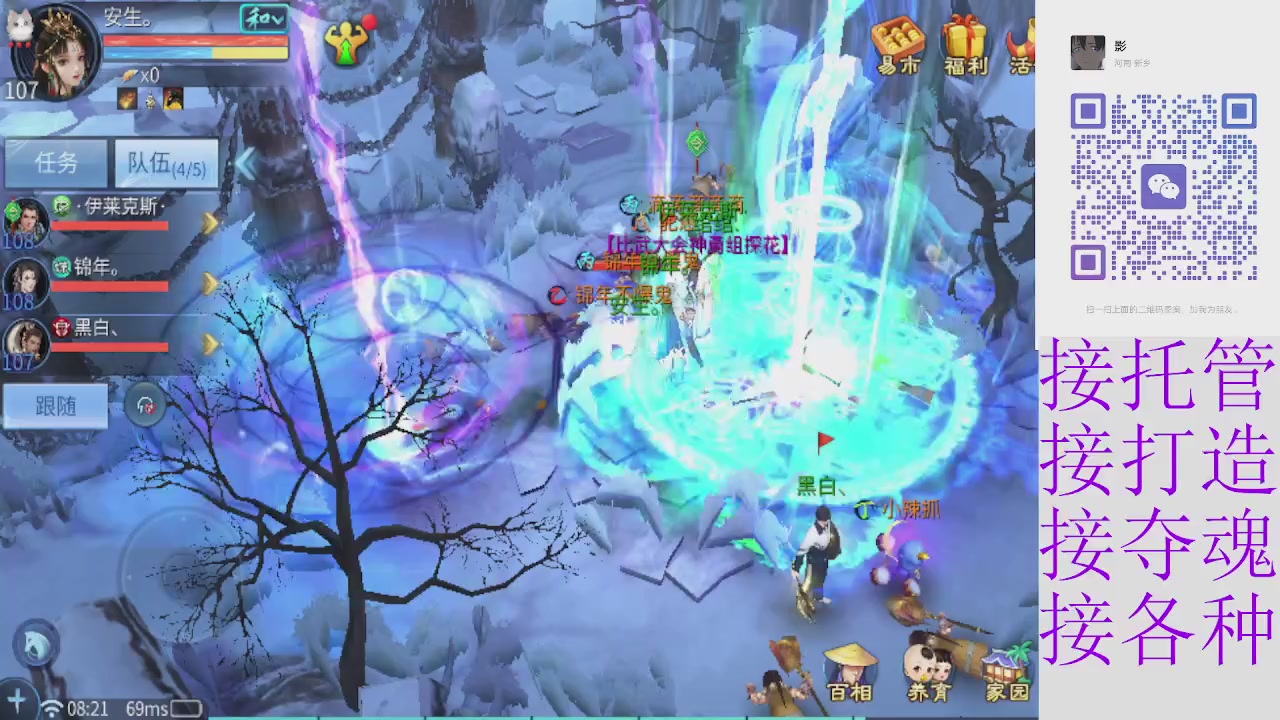Switch to the 任务 tasks tab
The height and width of the screenshot is (720, 1280).
tap(55, 163)
